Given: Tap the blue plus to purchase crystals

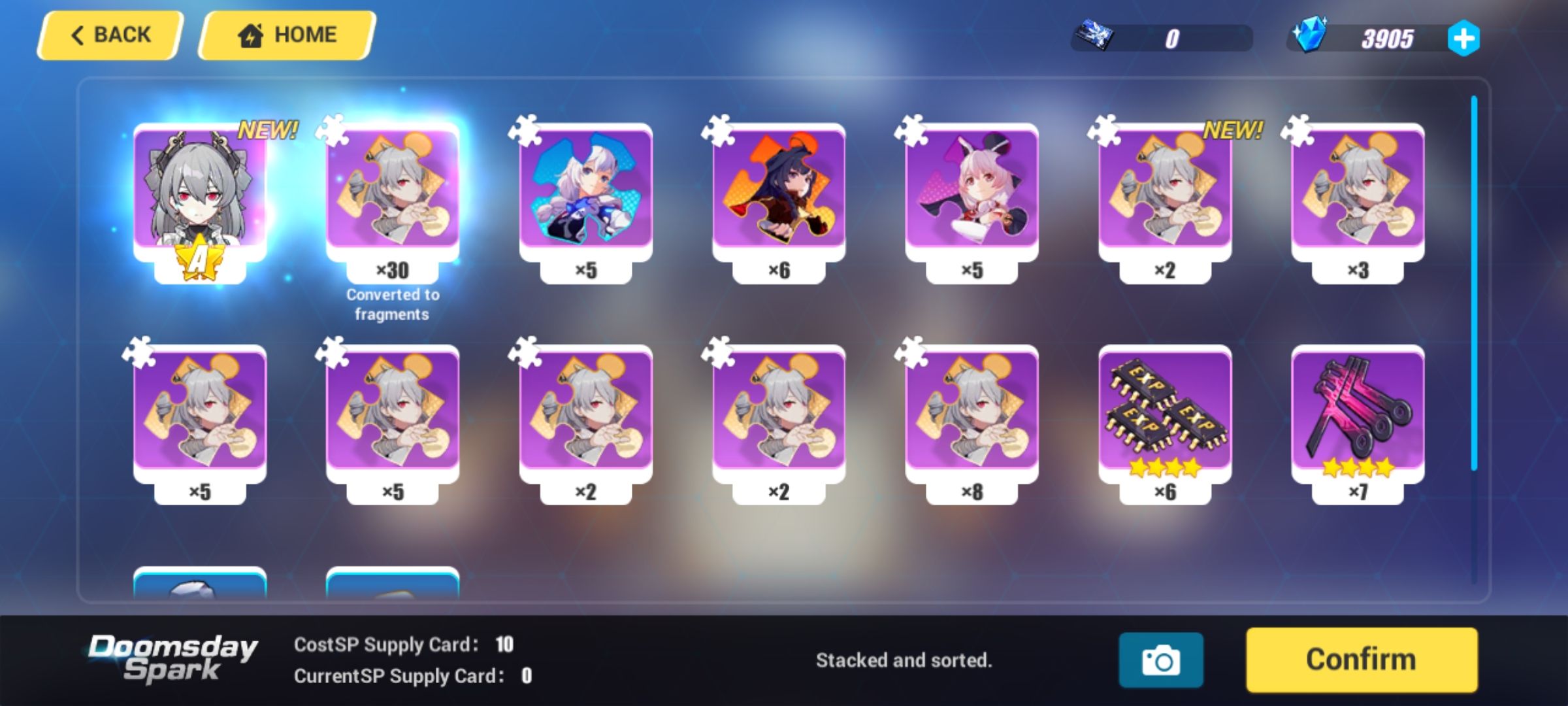Looking at the screenshot, I should click(1463, 40).
